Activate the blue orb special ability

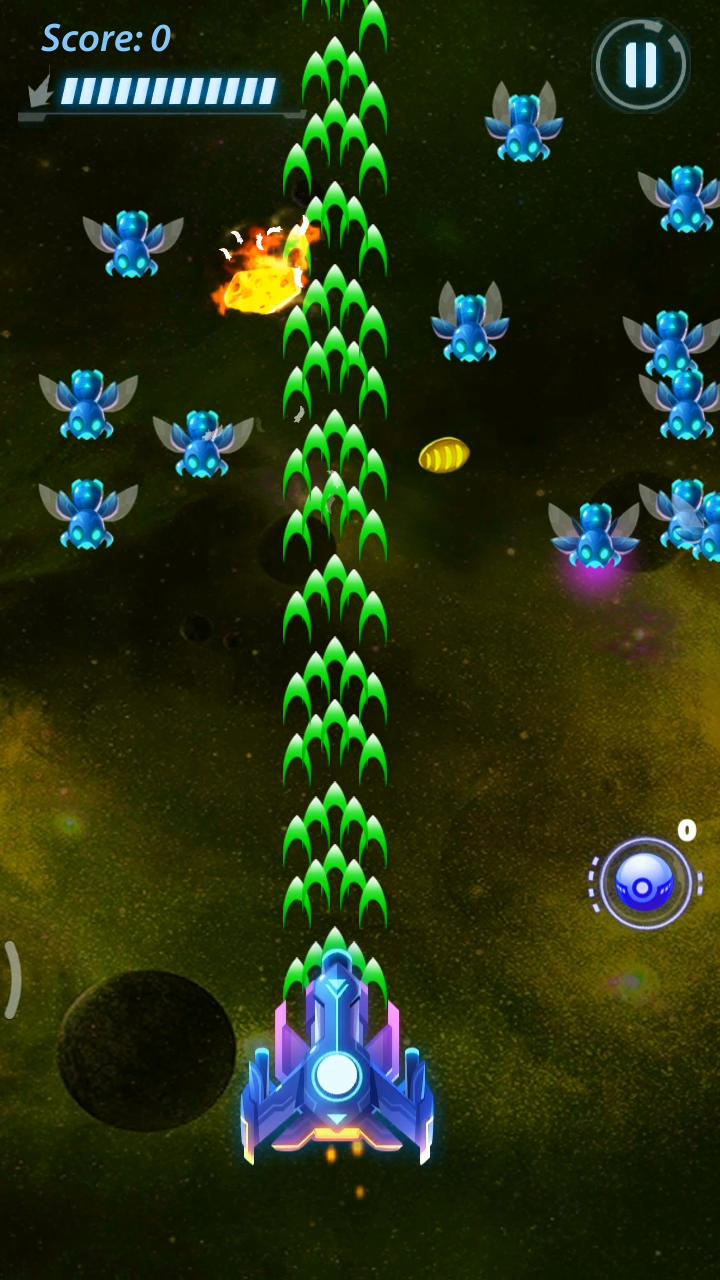[645, 882]
